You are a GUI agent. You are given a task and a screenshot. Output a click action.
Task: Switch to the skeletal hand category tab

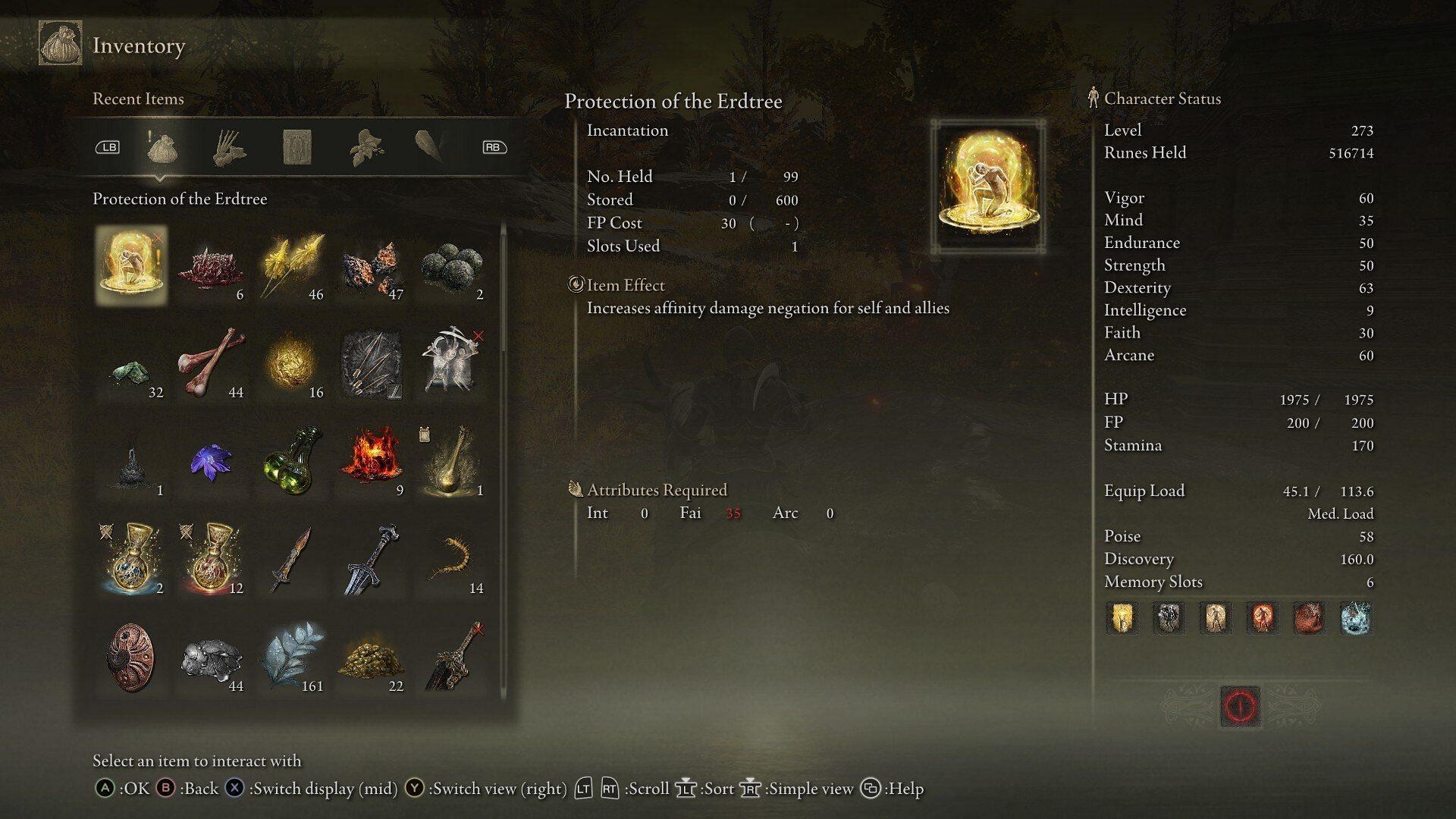[x=228, y=147]
